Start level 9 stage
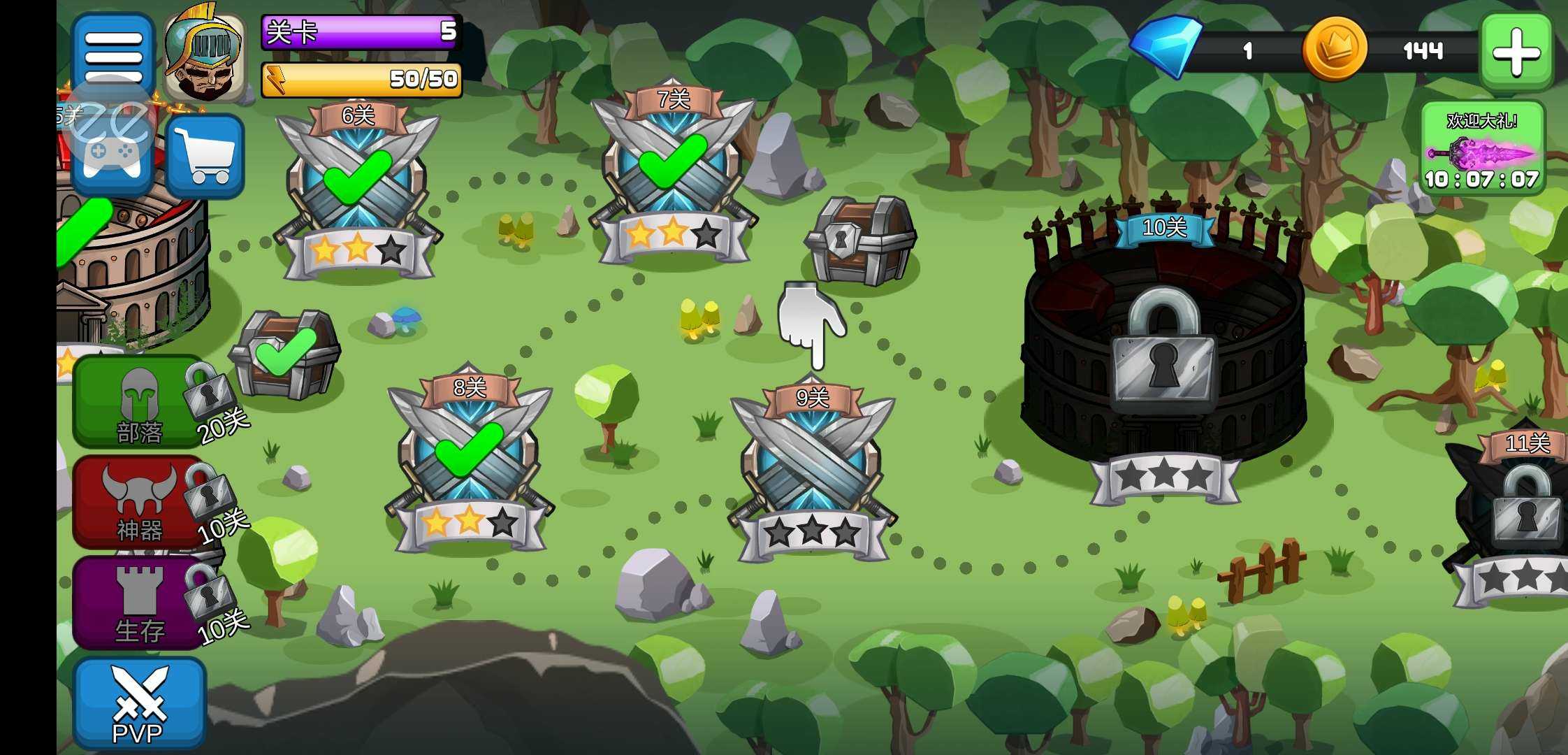 click(x=812, y=468)
